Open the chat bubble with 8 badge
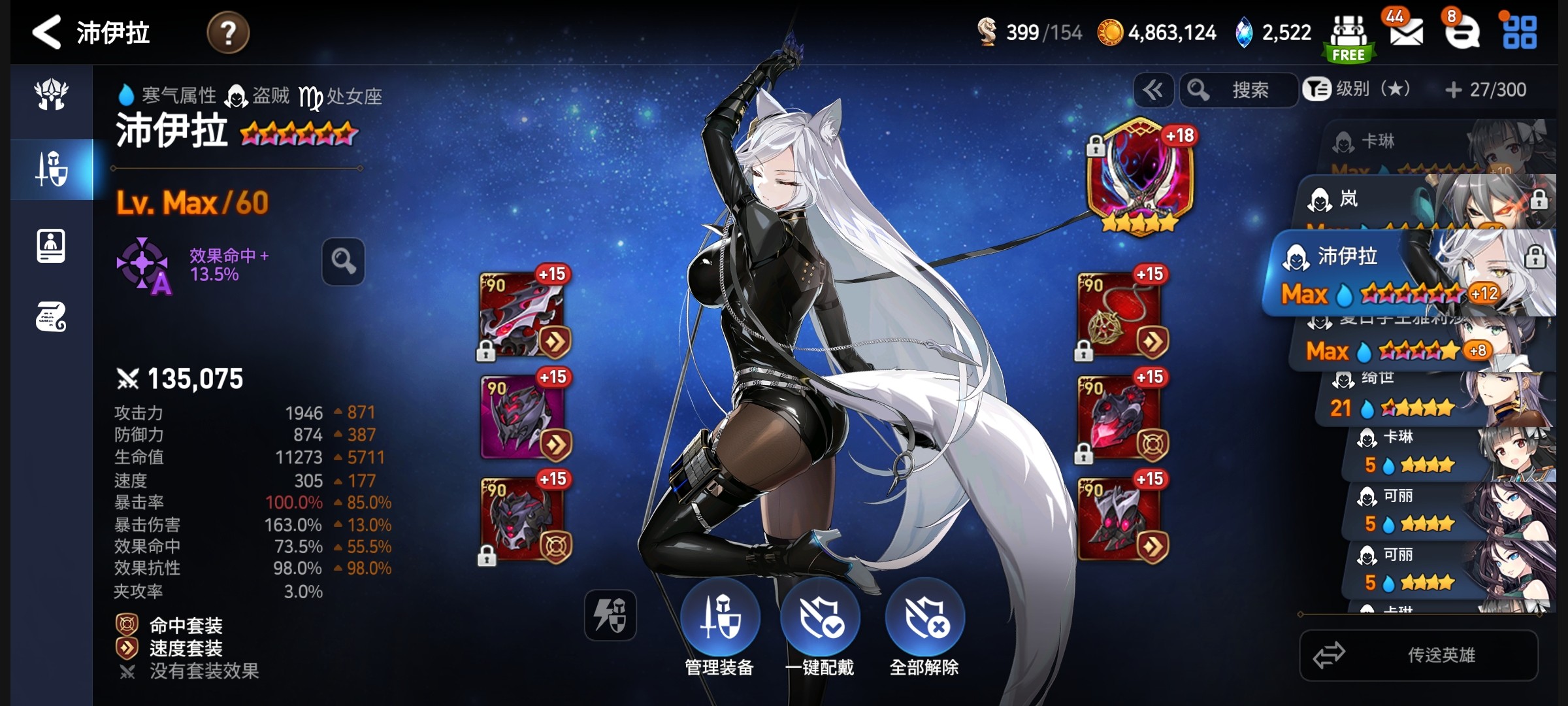The image size is (1568, 706). click(1462, 32)
